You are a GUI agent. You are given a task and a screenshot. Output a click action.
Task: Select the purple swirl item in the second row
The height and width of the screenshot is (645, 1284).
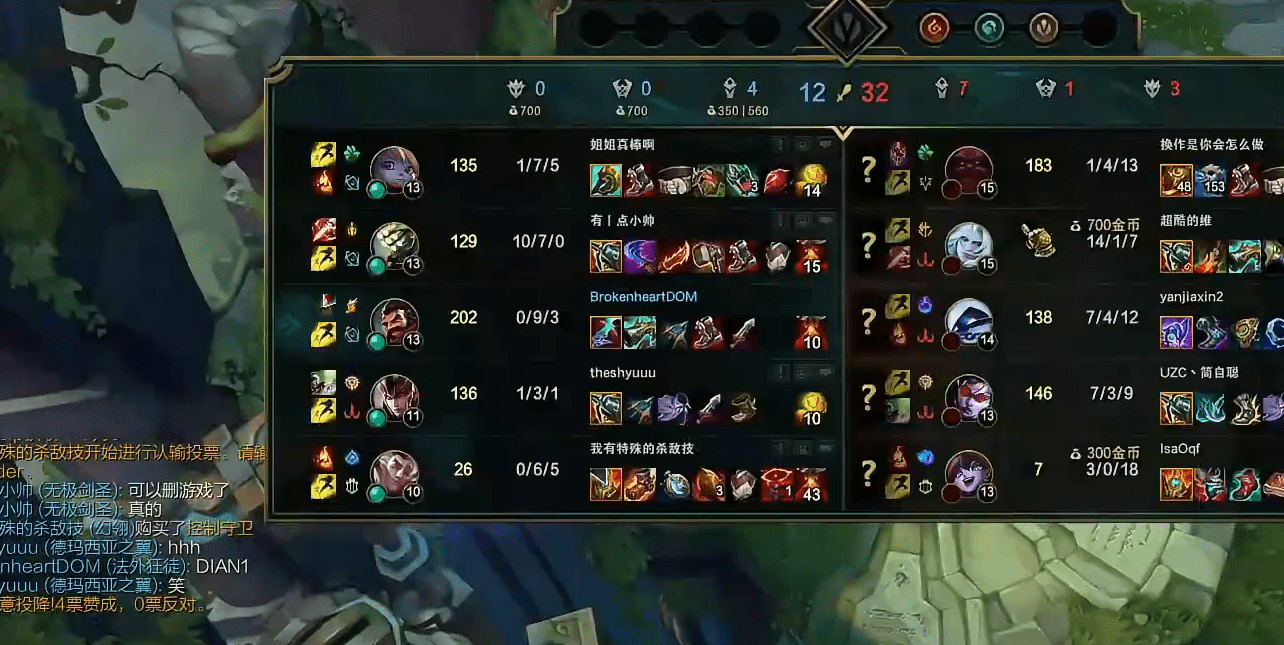tap(640, 257)
